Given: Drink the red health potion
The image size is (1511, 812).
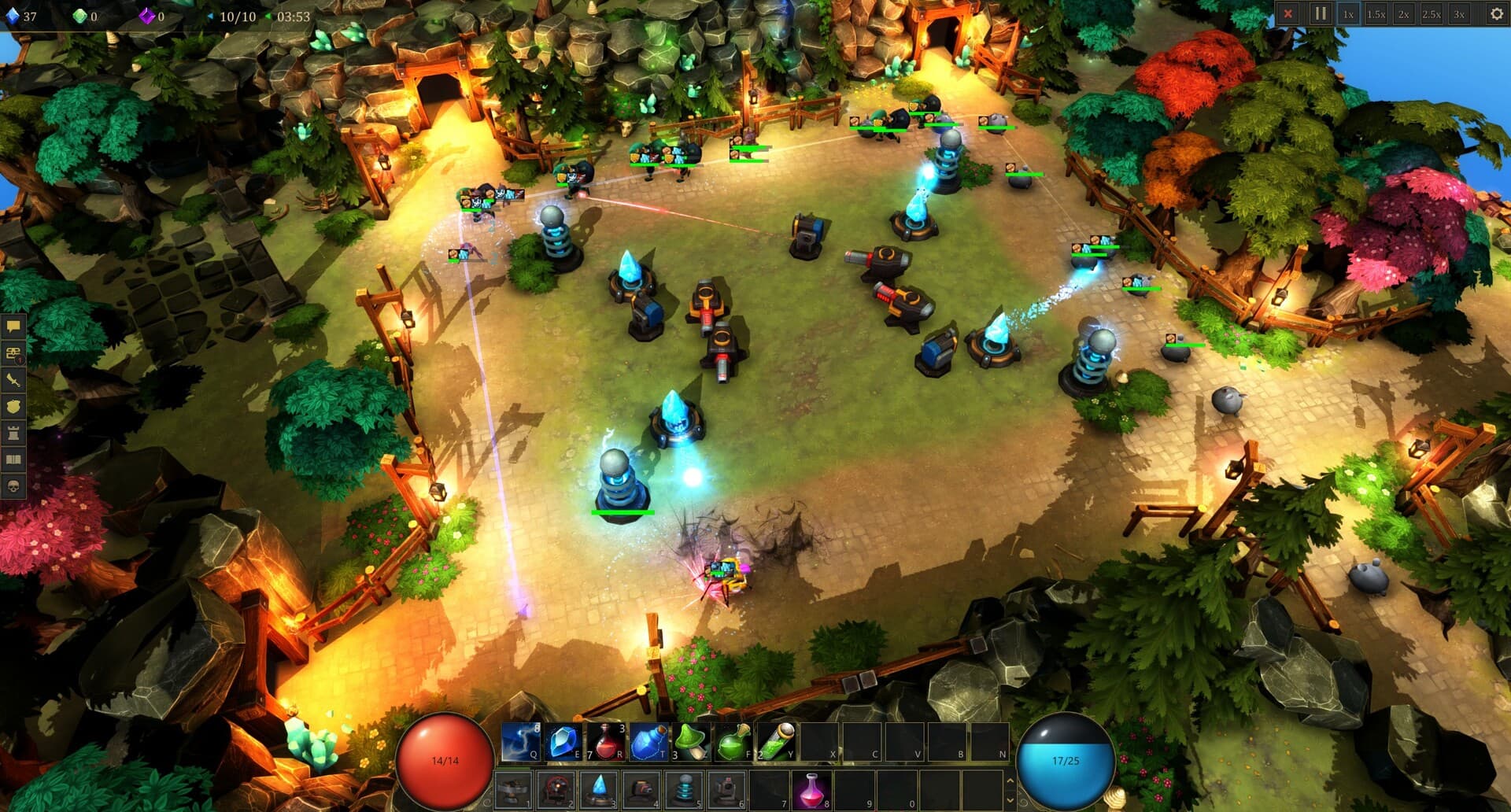Looking at the screenshot, I should pyautogui.click(x=605, y=742).
